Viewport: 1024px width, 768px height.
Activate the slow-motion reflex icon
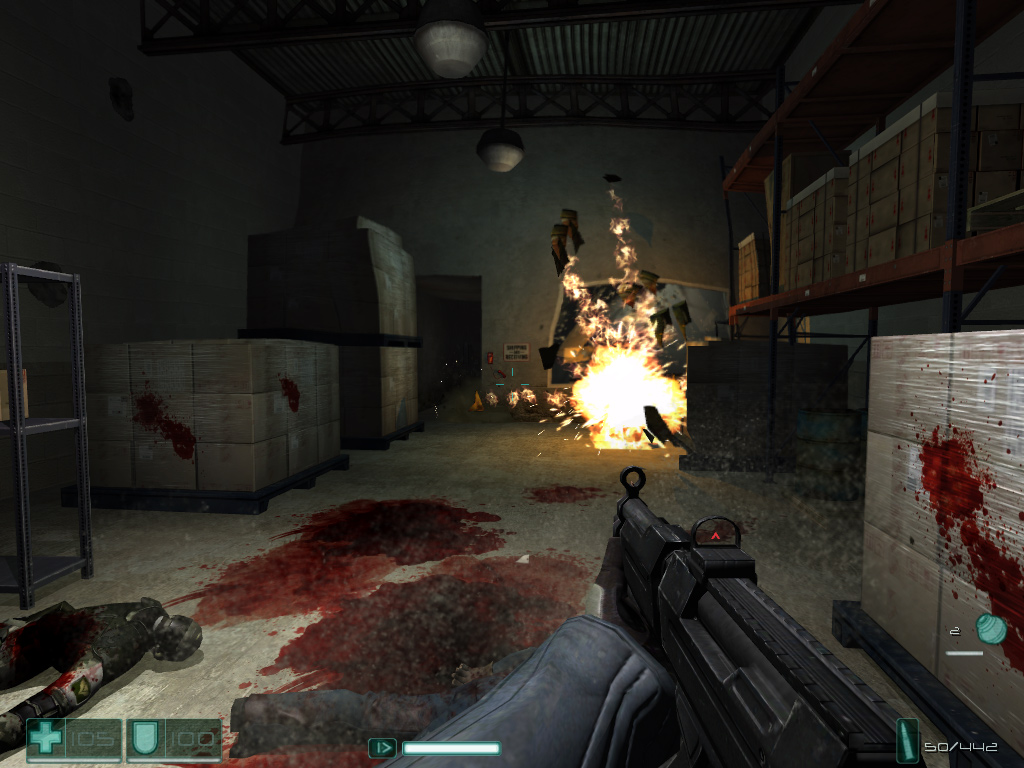382,747
